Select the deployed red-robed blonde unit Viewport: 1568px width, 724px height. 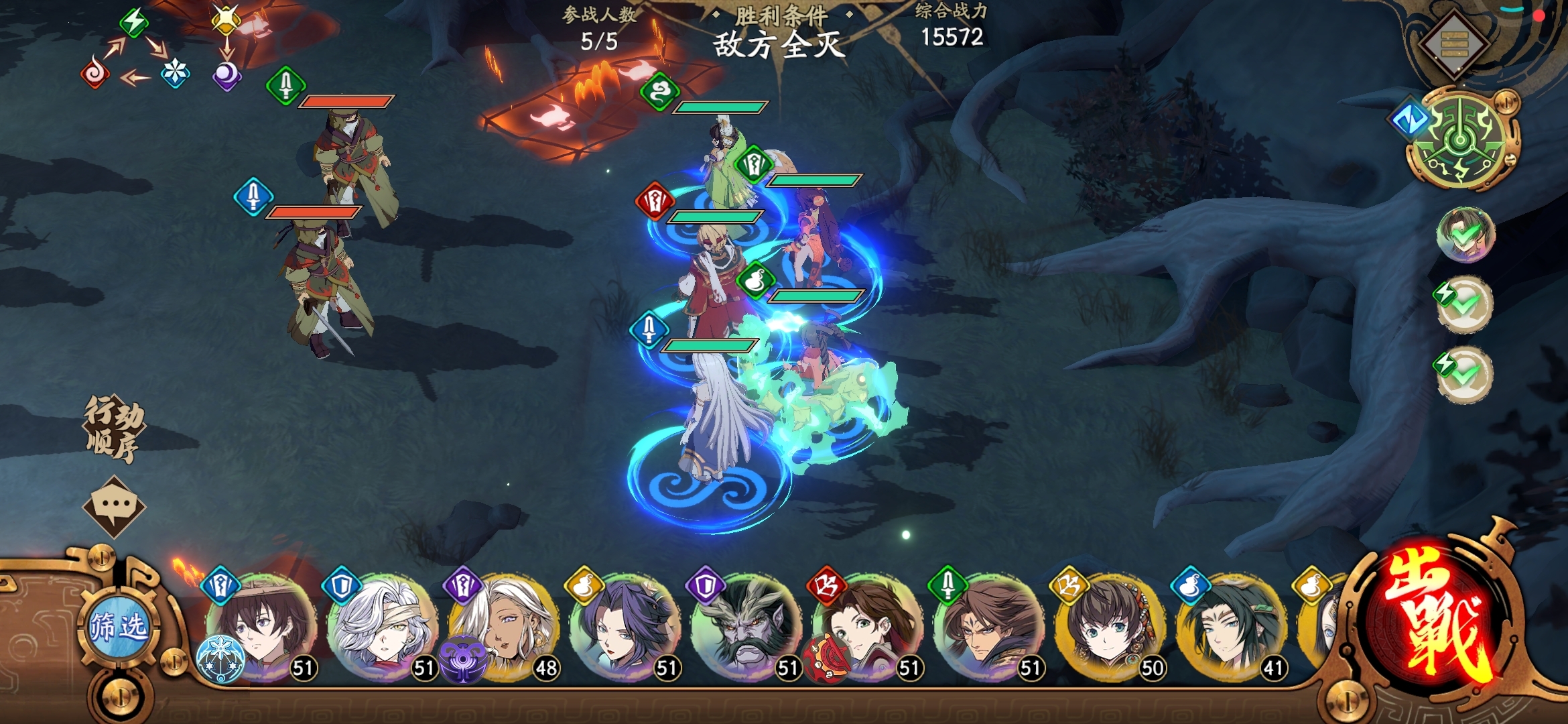click(714, 282)
